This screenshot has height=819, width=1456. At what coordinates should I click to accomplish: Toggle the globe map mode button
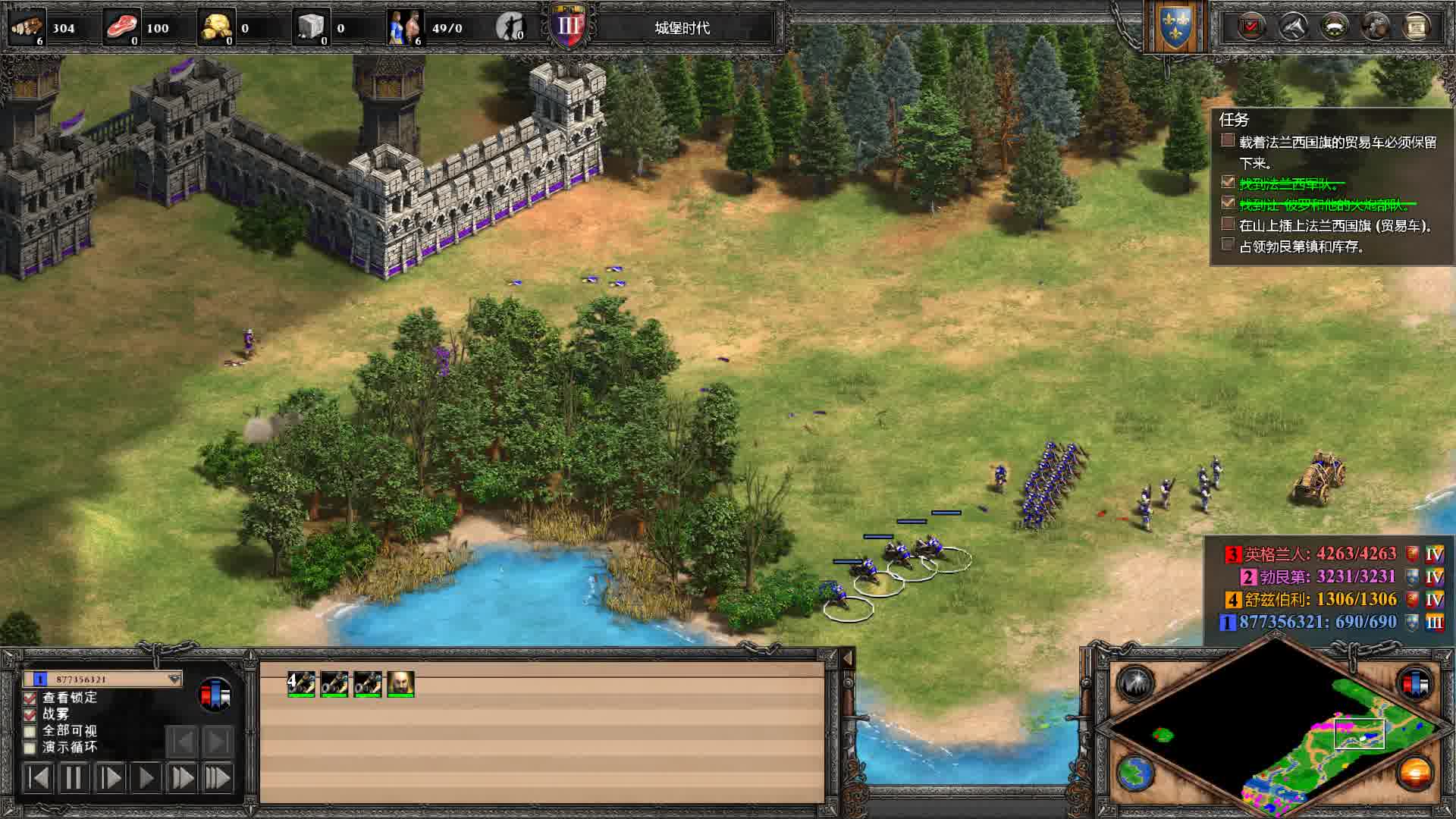1135,774
